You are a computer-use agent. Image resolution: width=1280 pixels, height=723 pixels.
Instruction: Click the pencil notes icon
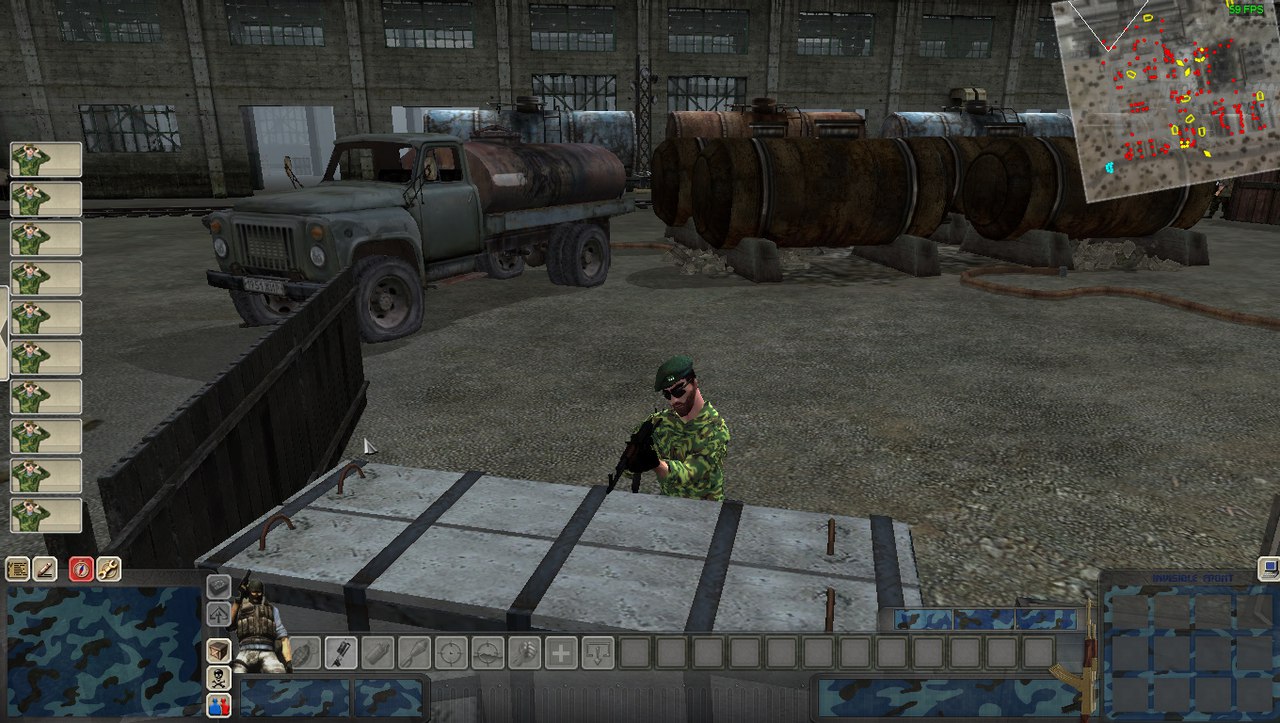(x=45, y=569)
